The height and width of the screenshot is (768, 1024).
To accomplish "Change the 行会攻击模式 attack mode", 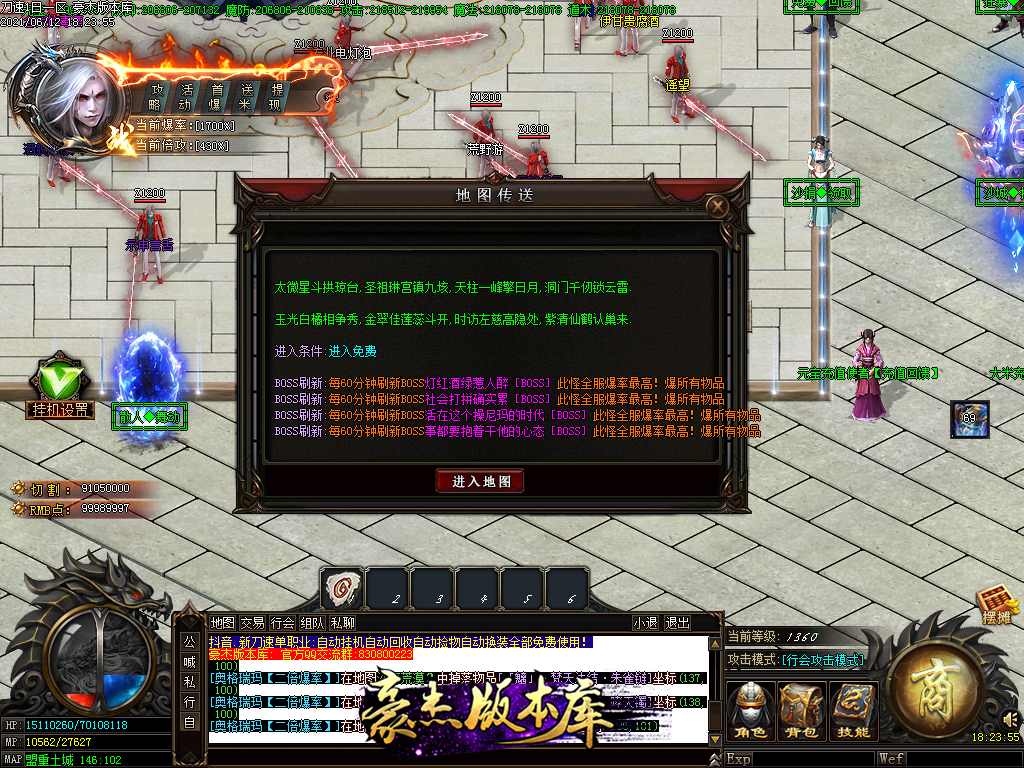I will pyautogui.click(x=822, y=660).
